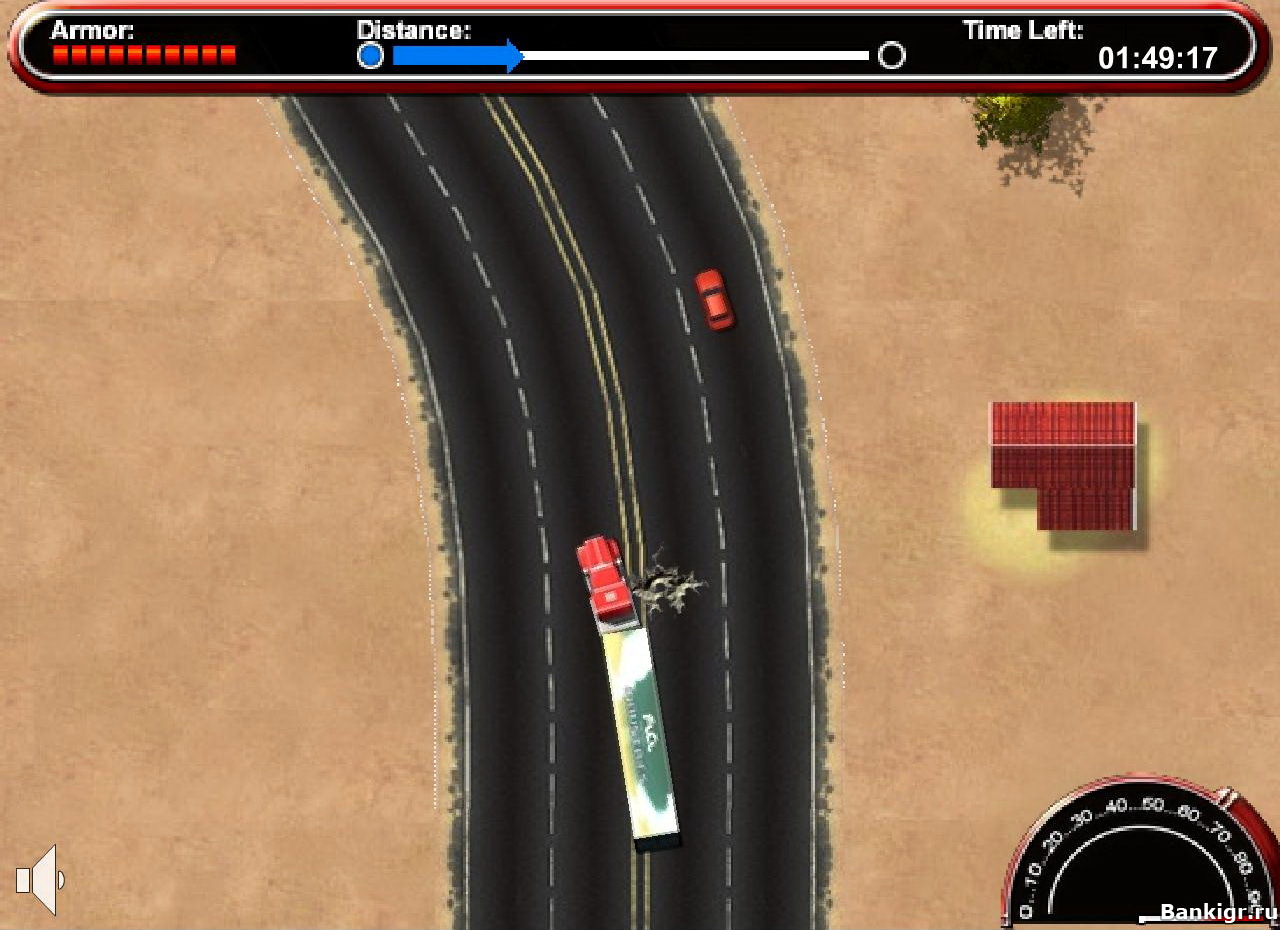Open the Bankigr.ru watermark link
Viewport: 1280px width, 930px height.
[x=1204, y=912]
